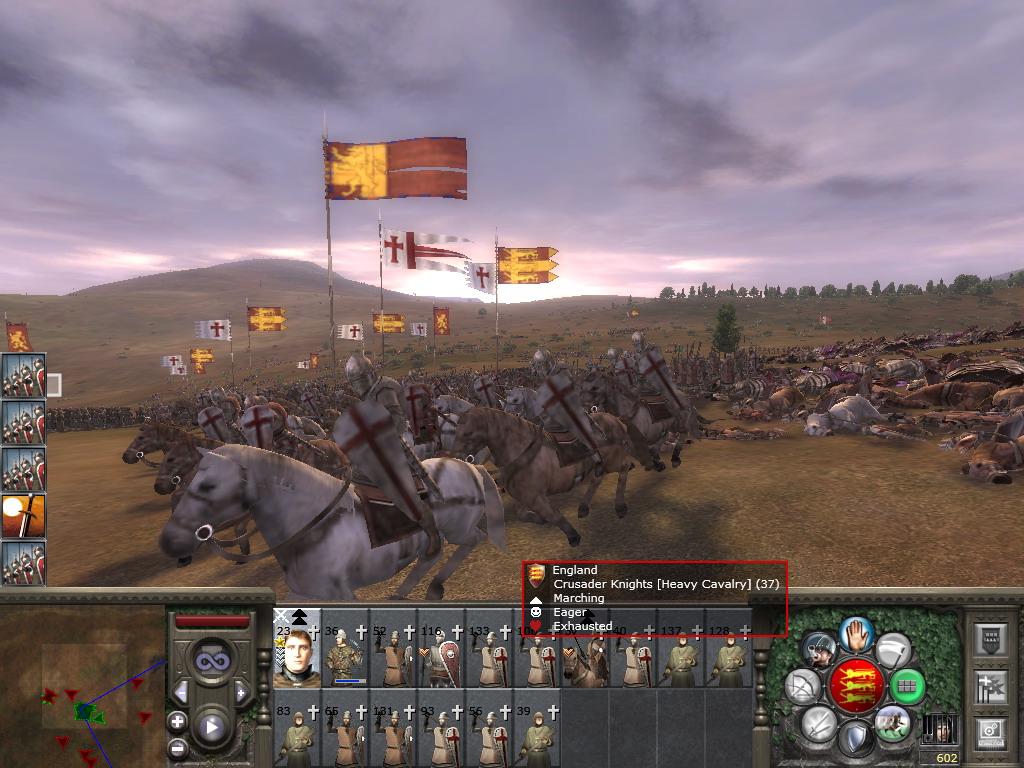Click the battle minimap
The height and width of the screenshot is (768, 1024).
(x=83, y=687)
